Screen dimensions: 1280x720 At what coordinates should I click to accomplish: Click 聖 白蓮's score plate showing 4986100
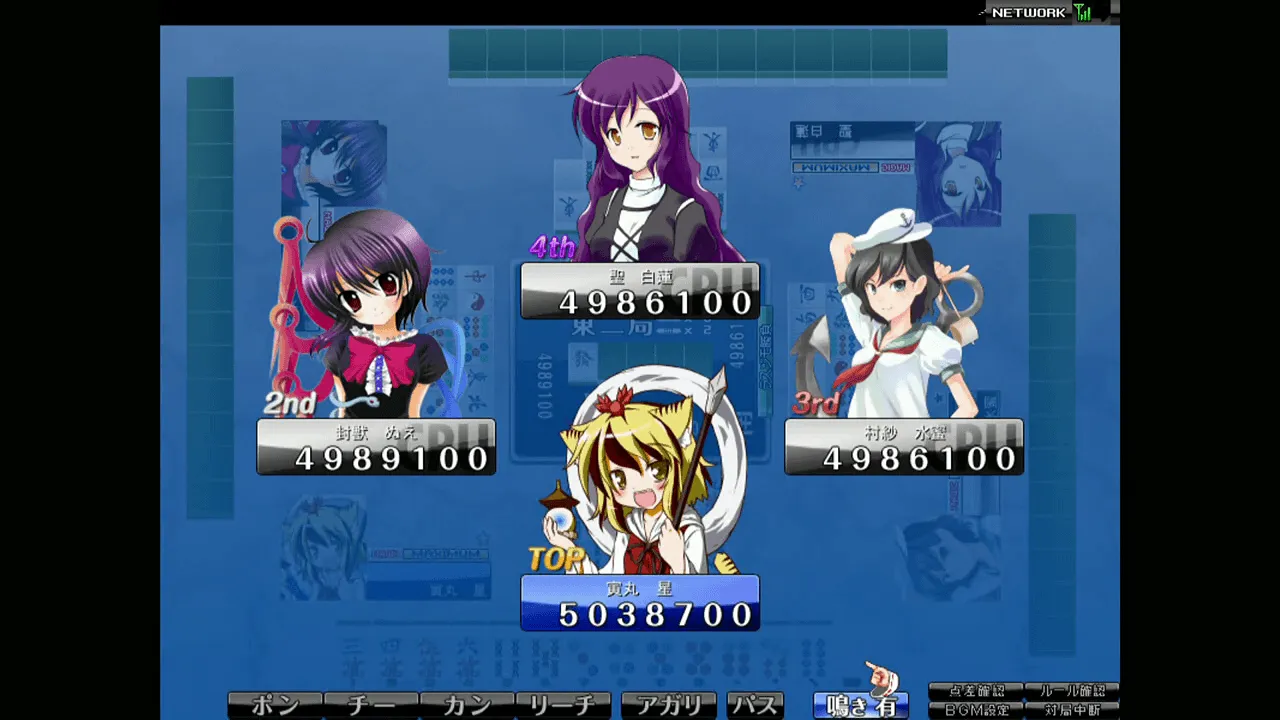(x=640, y=291)
